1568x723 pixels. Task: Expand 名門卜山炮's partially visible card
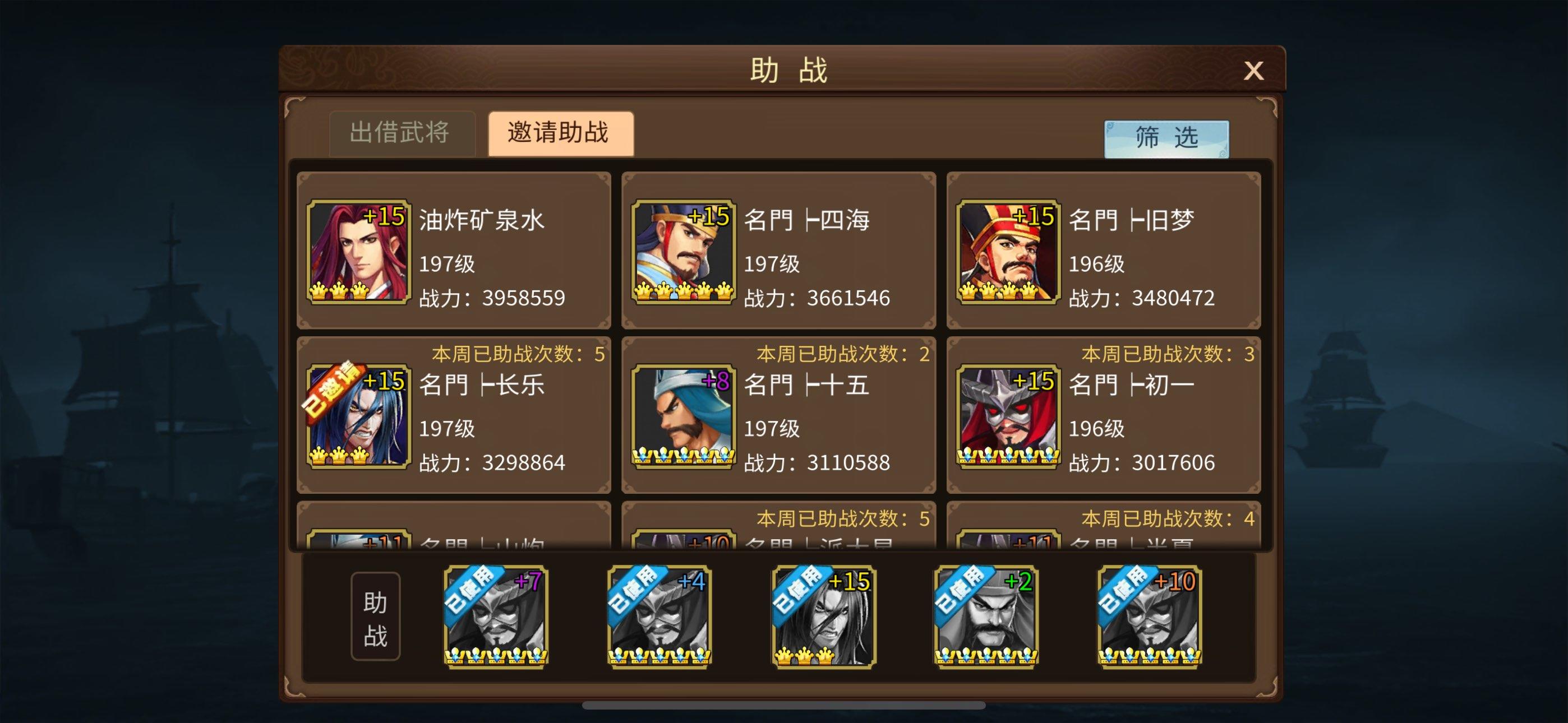(454, 536)
